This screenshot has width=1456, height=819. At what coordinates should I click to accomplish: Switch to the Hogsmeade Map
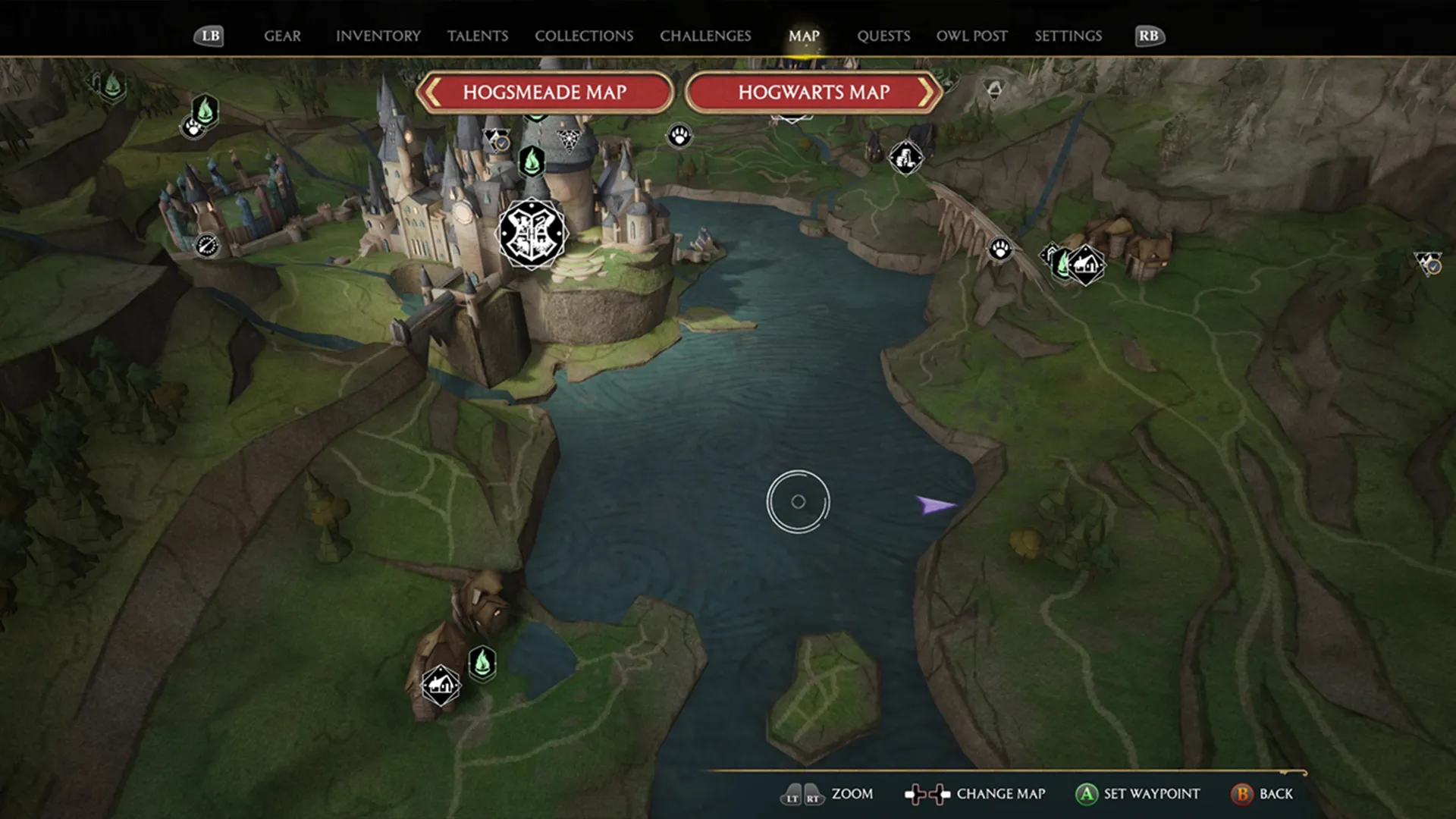[544, 93]
